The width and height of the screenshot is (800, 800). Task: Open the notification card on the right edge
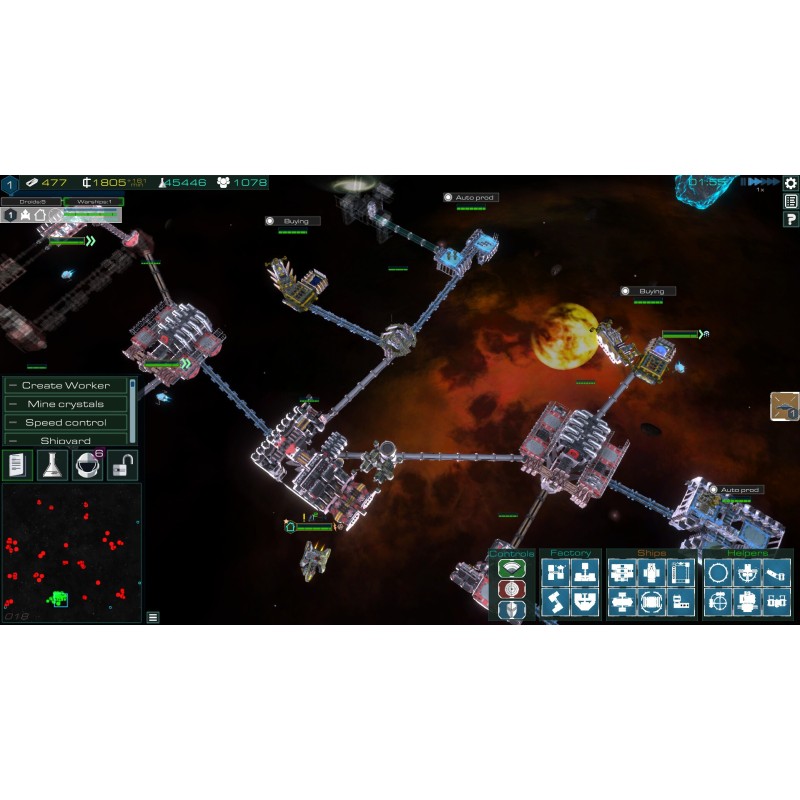click(784, 406)
